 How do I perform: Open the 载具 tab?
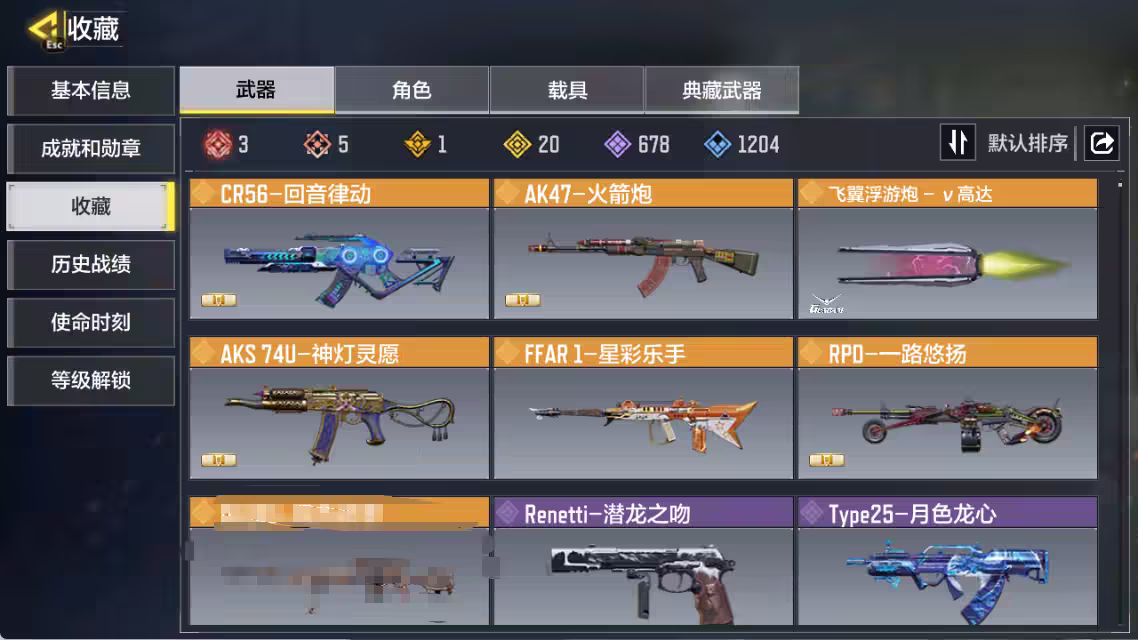567,91
